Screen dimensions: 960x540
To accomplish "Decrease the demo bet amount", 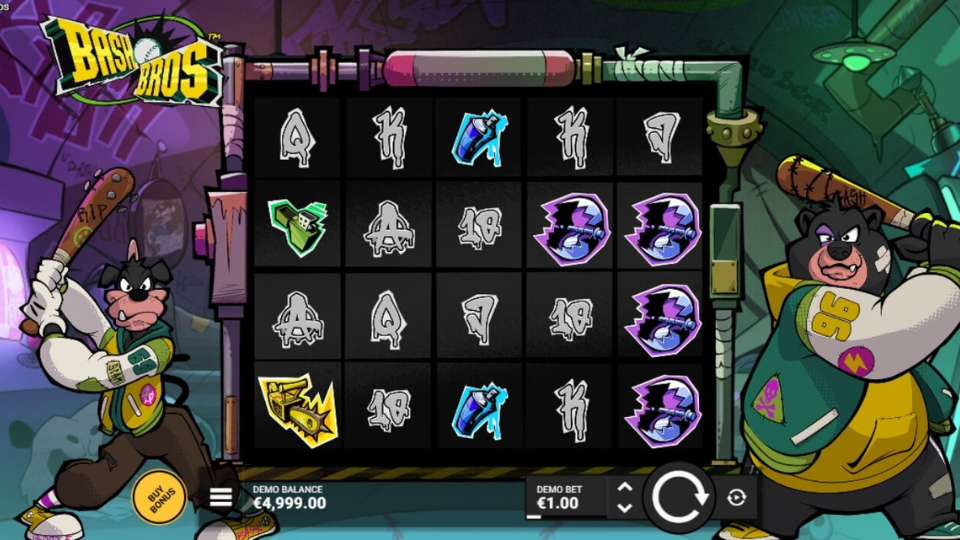I will [x=625, y=507].
